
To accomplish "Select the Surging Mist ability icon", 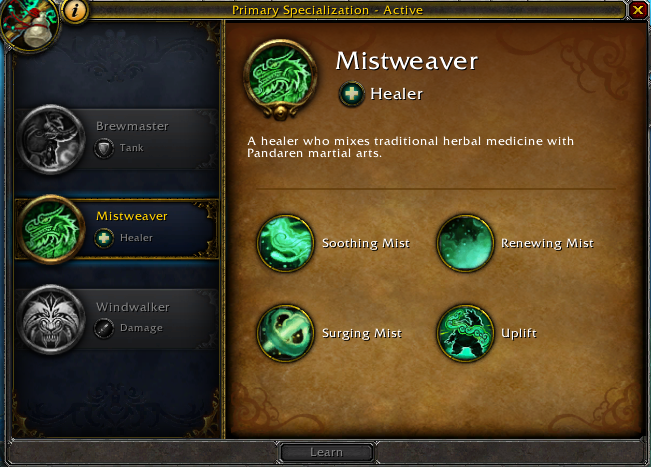I will (285, 333).
